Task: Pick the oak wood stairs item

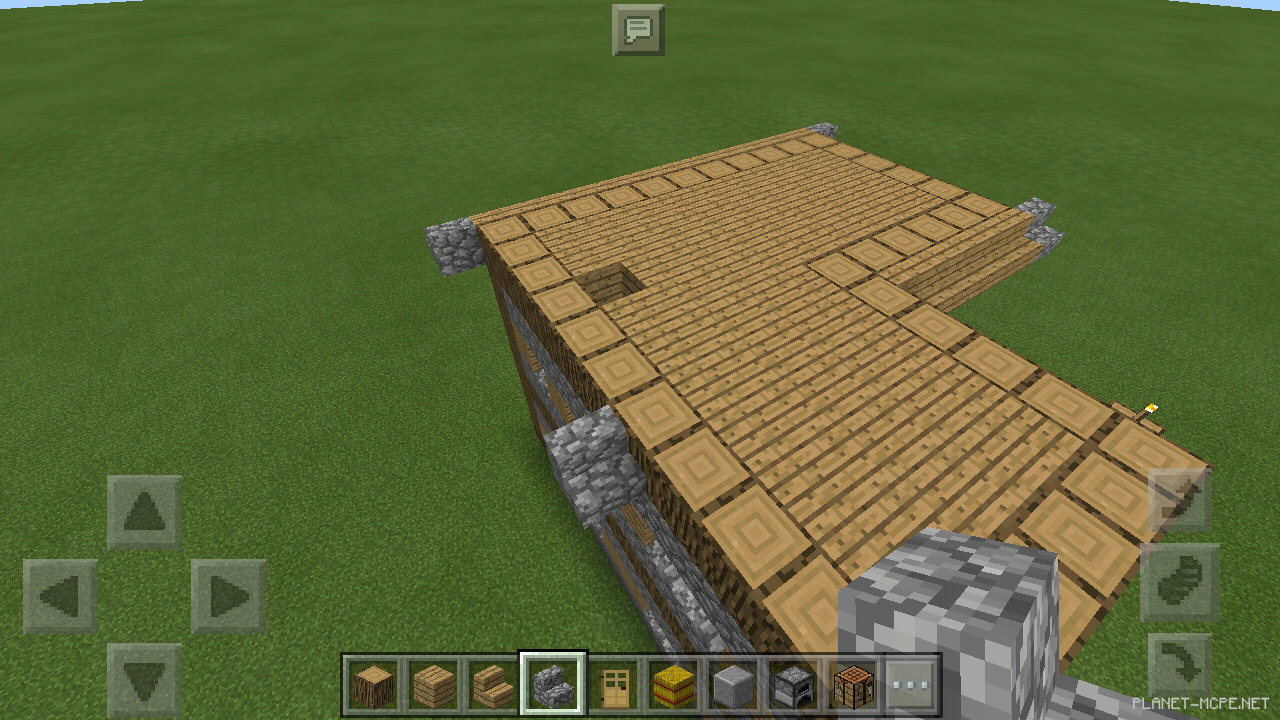Action: [x=493, y=685]
